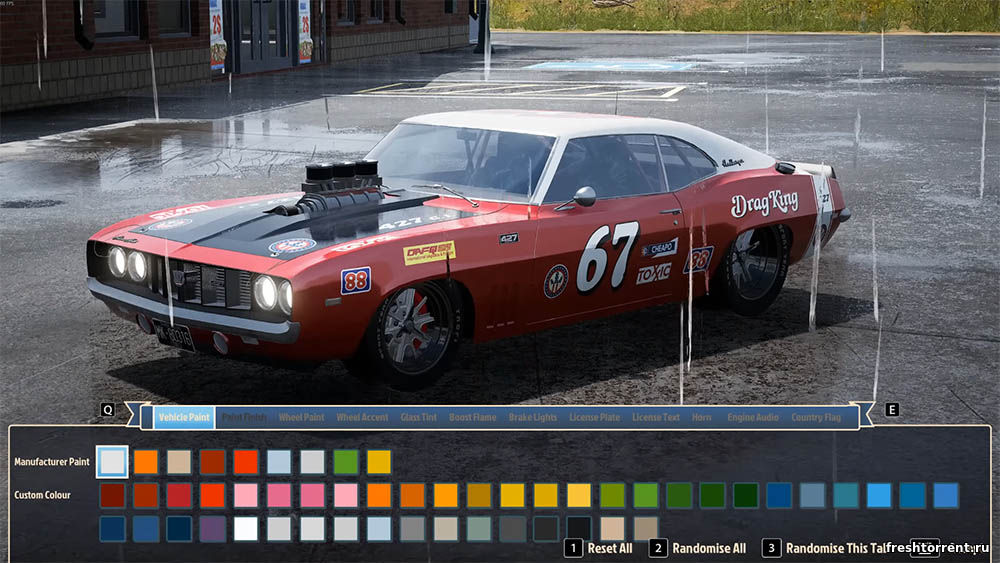Open the License Text tab

(656, 417)
